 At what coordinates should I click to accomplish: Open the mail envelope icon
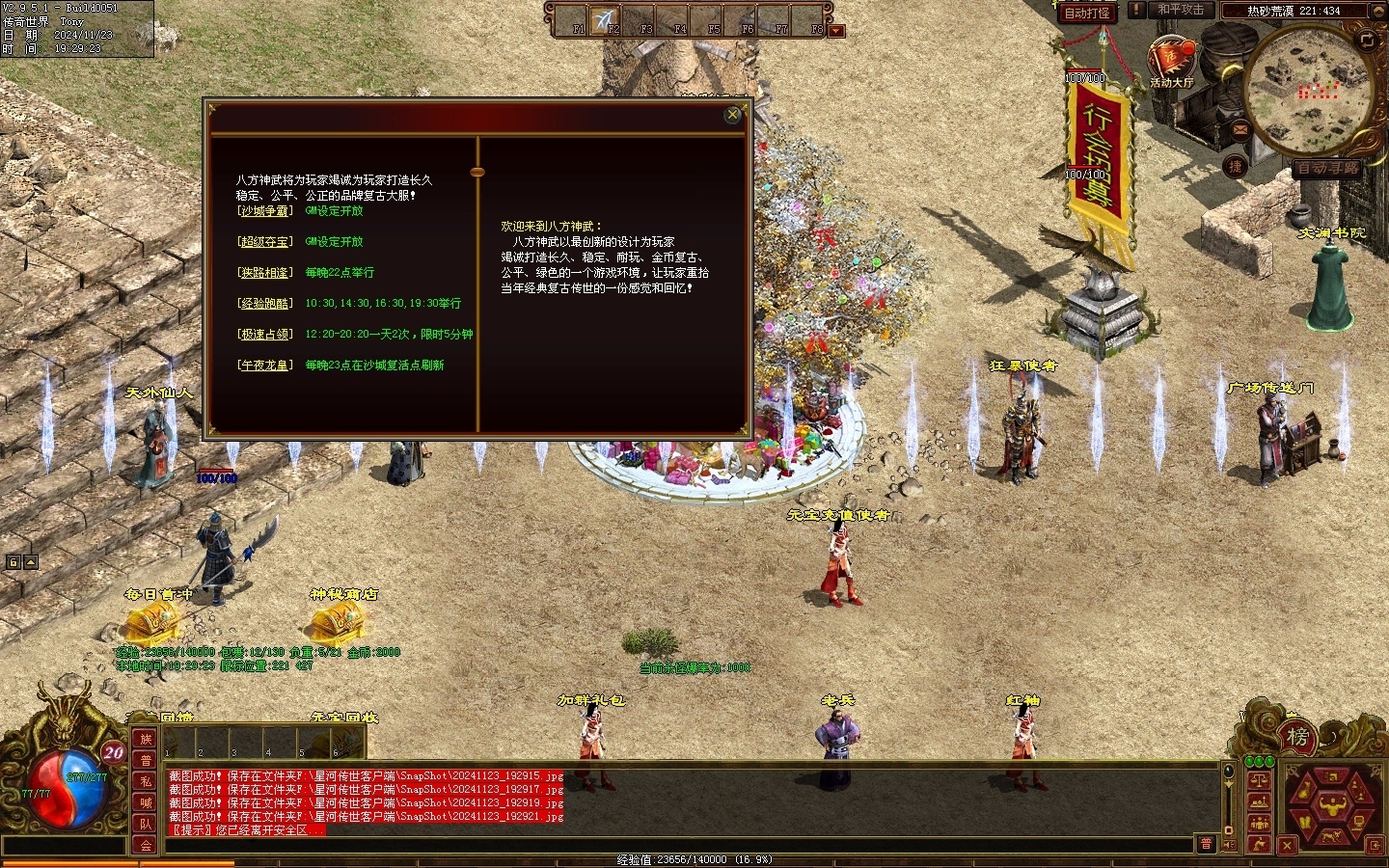click(x=1239, y=128)
